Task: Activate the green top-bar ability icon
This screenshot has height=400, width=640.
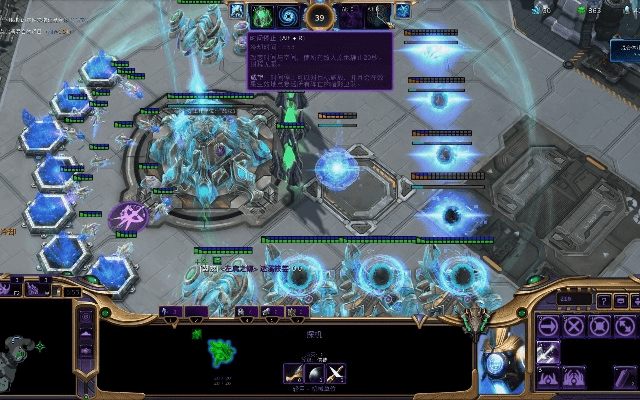Action: pyautogui.click(x=262, y=14)
